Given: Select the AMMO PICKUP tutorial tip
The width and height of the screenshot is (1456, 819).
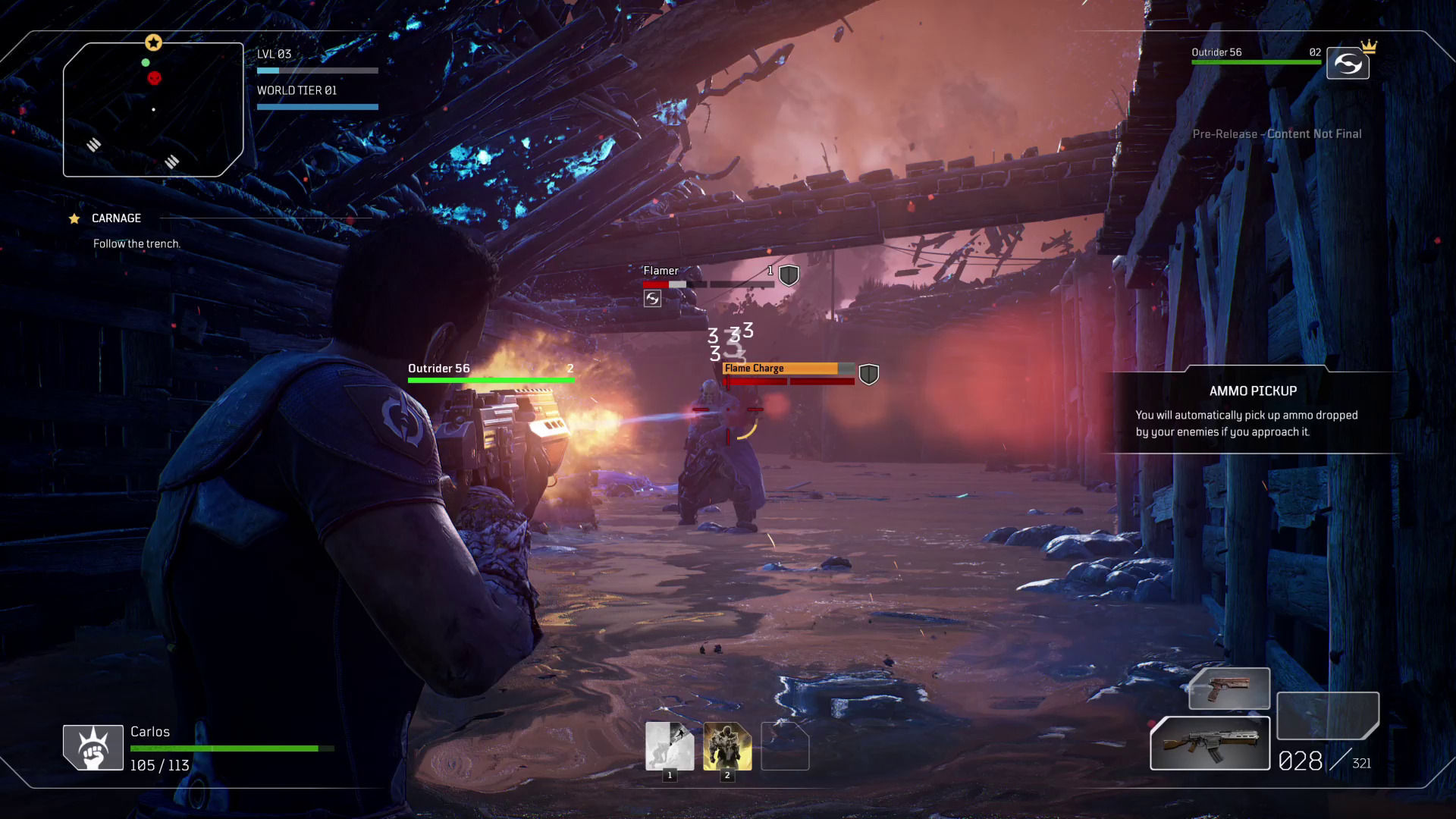Looking at the screenshot, I should [1253, 411].
